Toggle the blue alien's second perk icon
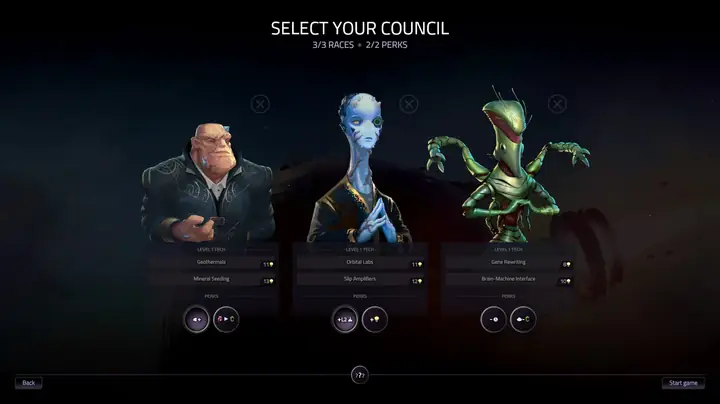 [x=375, y=320]
